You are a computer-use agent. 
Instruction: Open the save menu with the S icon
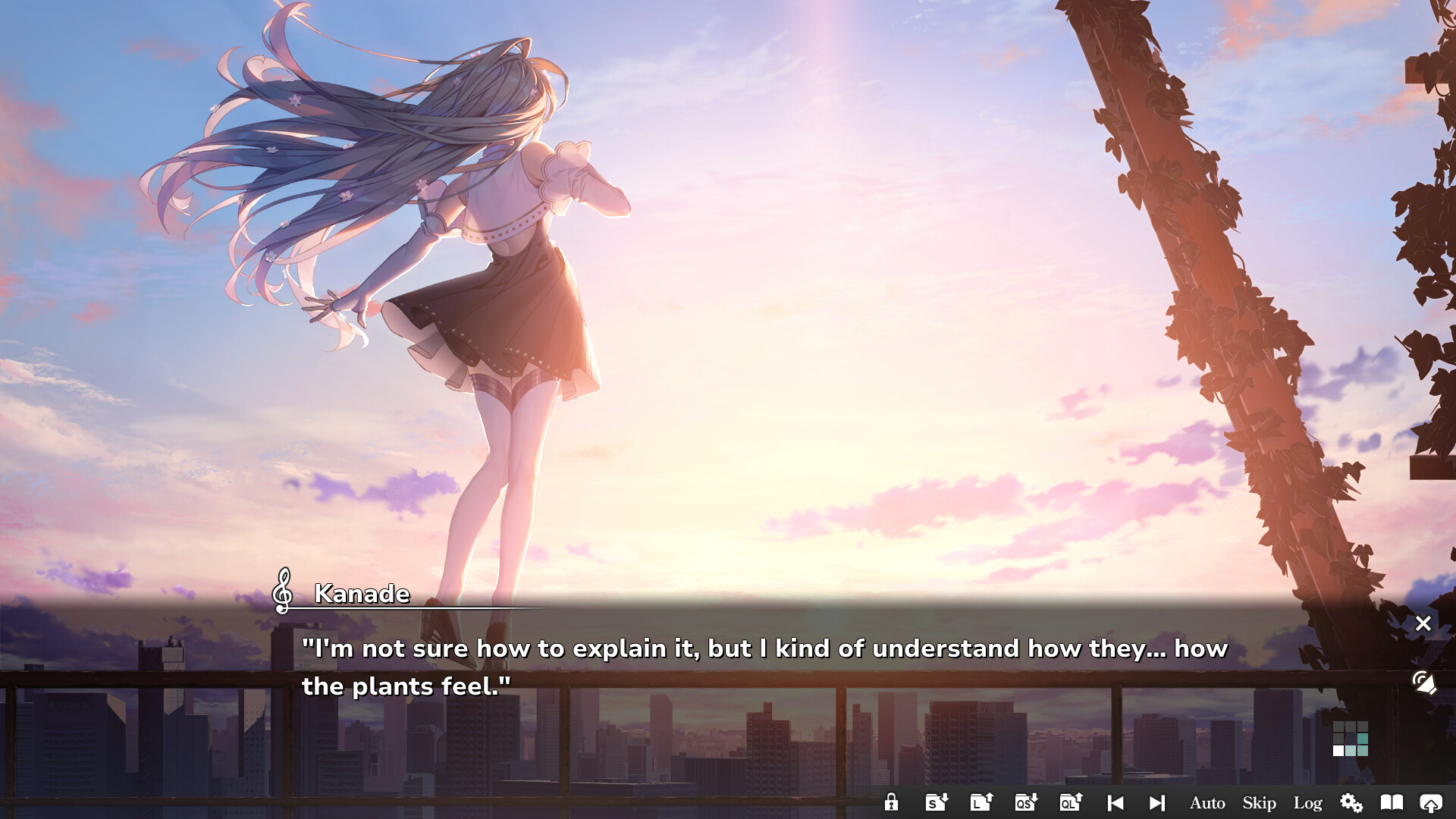(x=937, y=802)
